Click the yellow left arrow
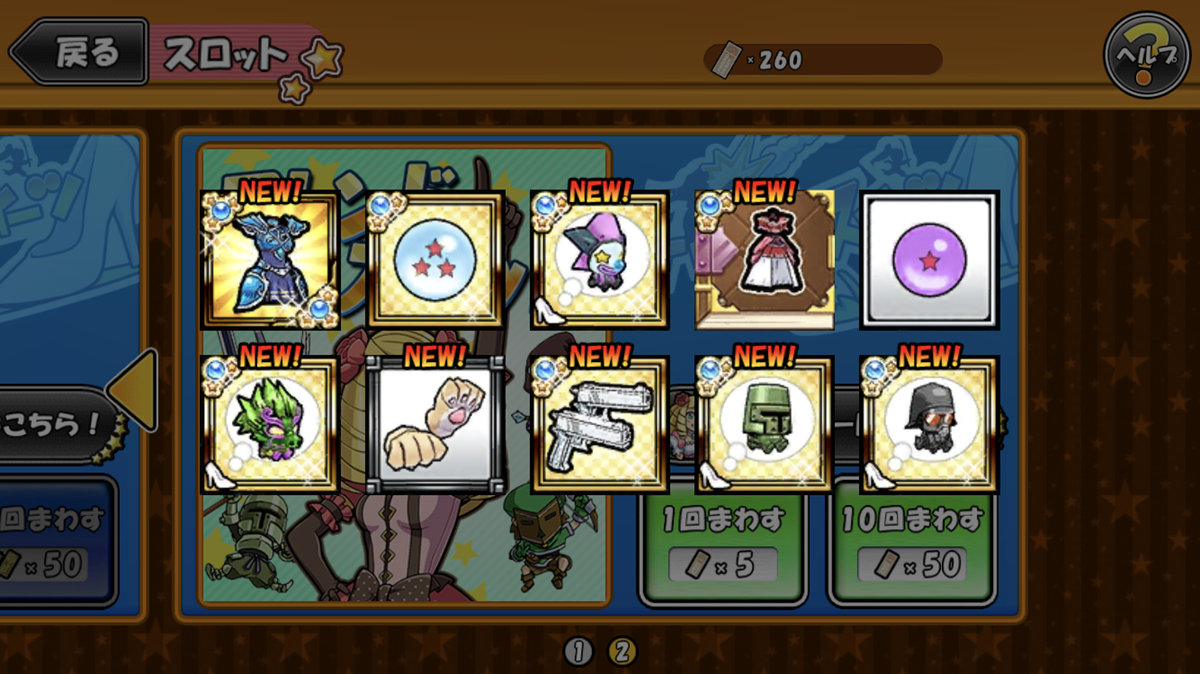Image resolution: width=1200 pixels, height=674 pixels. pos(135,390)
